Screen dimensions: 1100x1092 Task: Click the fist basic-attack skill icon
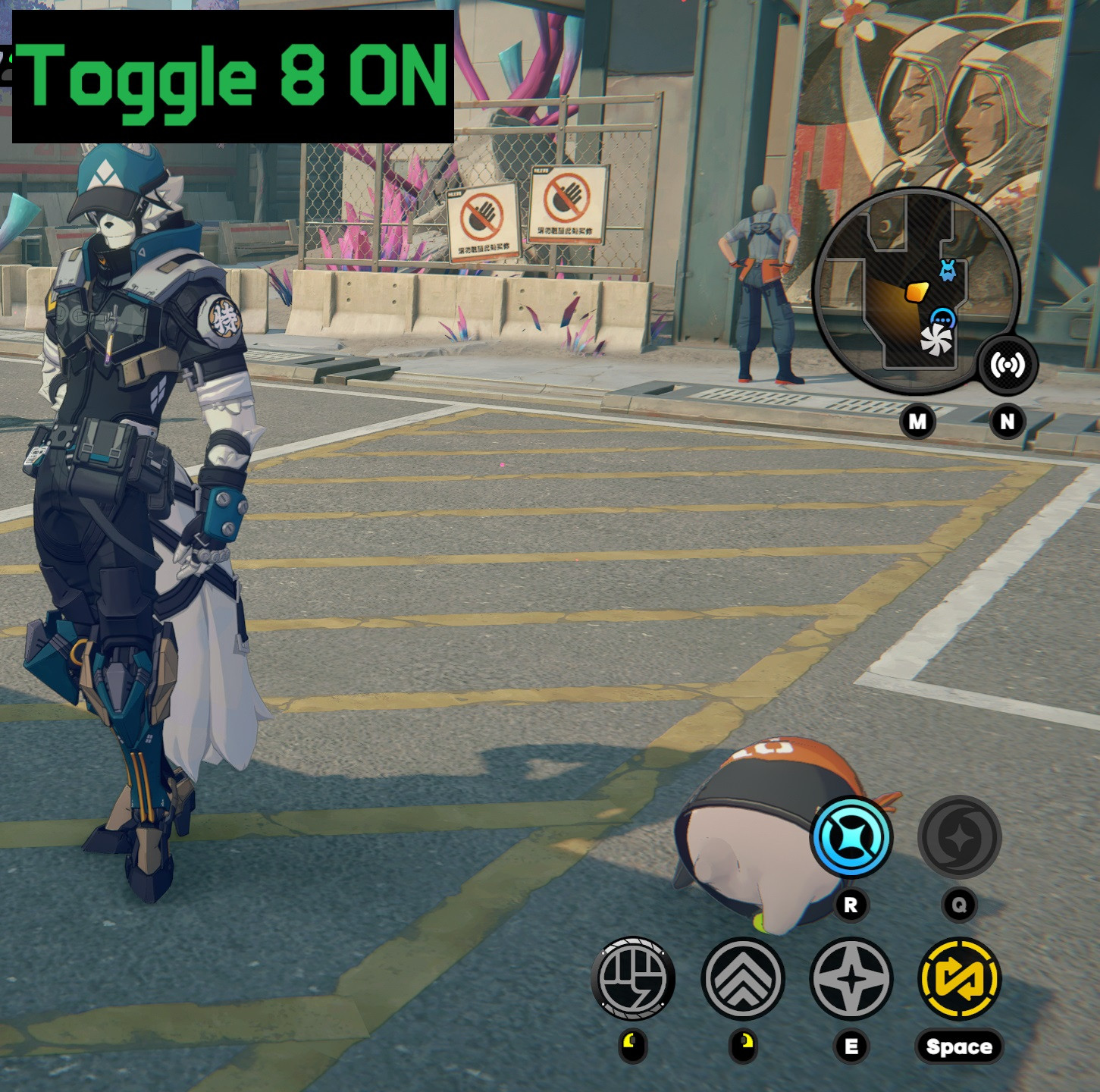(635, 979)
